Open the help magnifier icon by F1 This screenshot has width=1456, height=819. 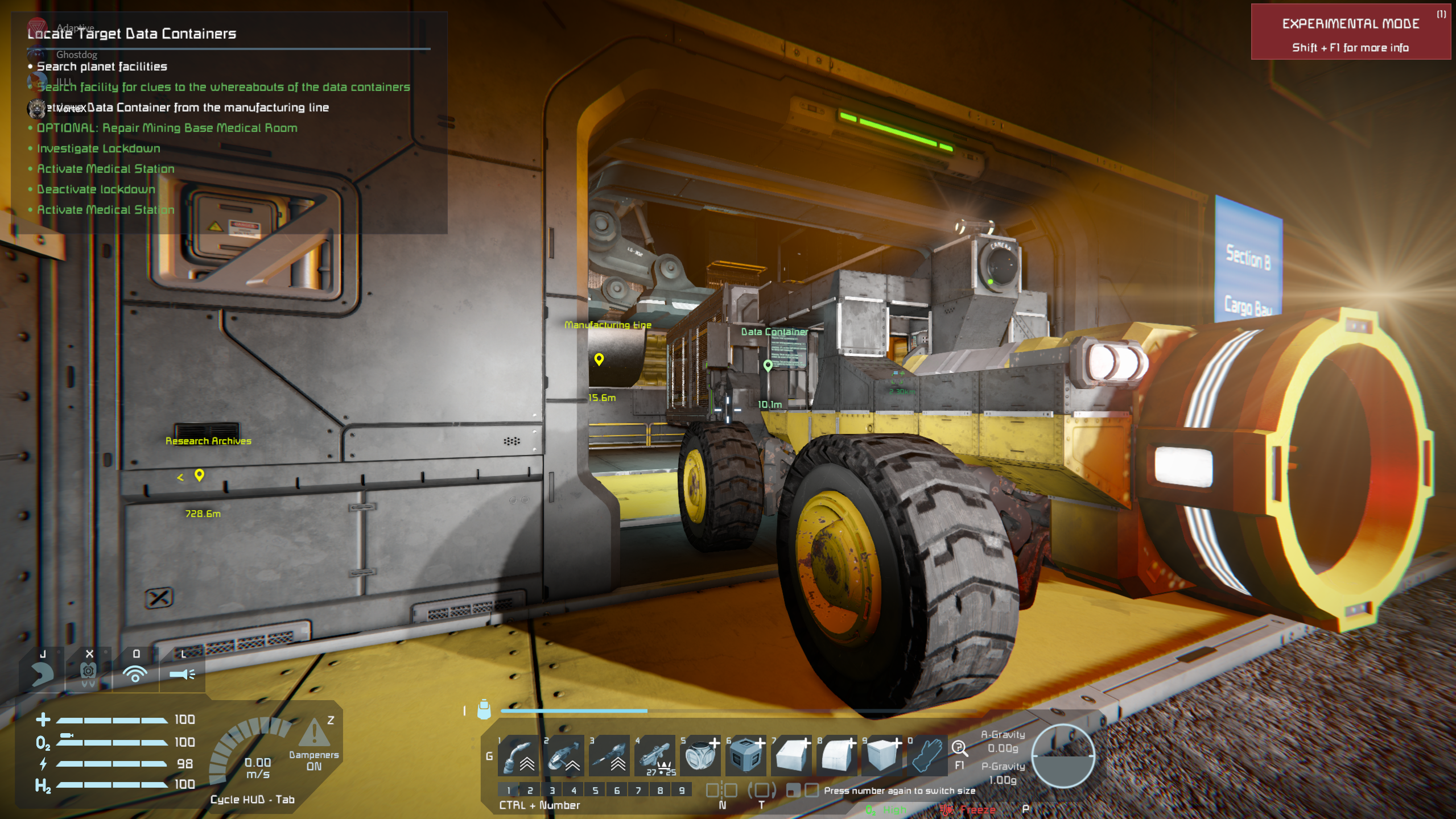click(x=959, y=748)
